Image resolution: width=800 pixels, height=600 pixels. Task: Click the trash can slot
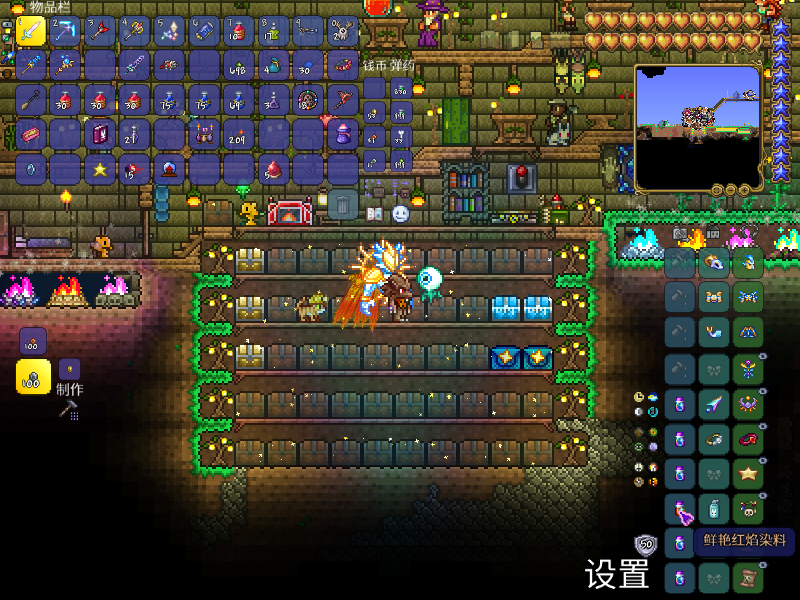click(x=343, y=205)
